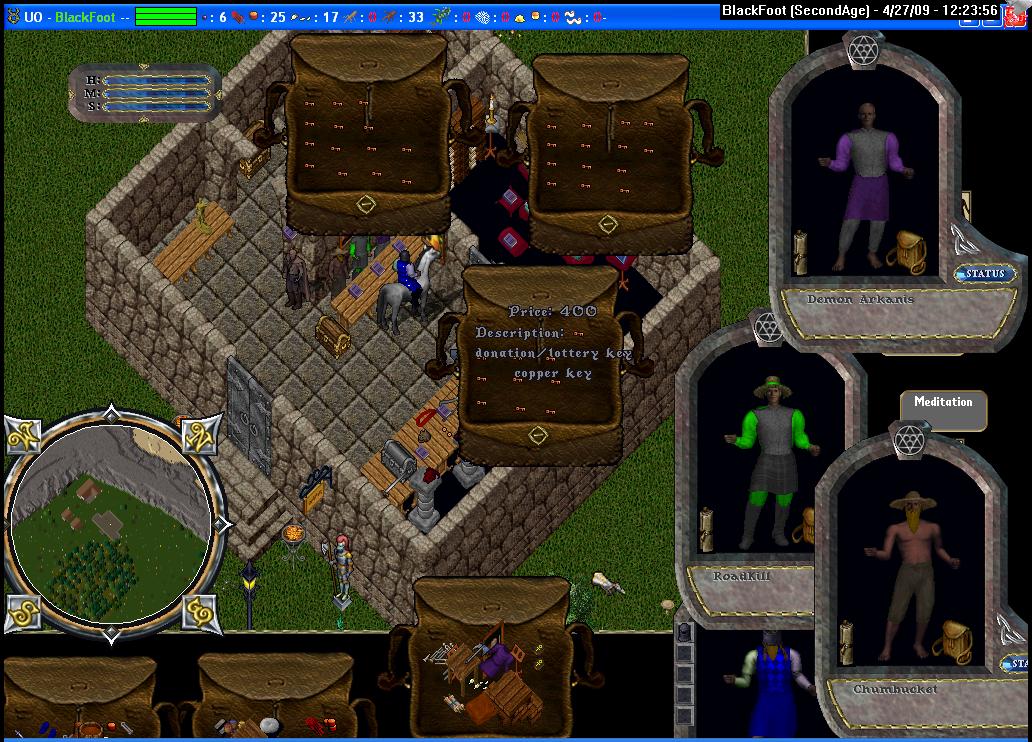
Task: Click the virtue symbol atop RoadKill's paperdoll
Action: (x=768, y=328)
